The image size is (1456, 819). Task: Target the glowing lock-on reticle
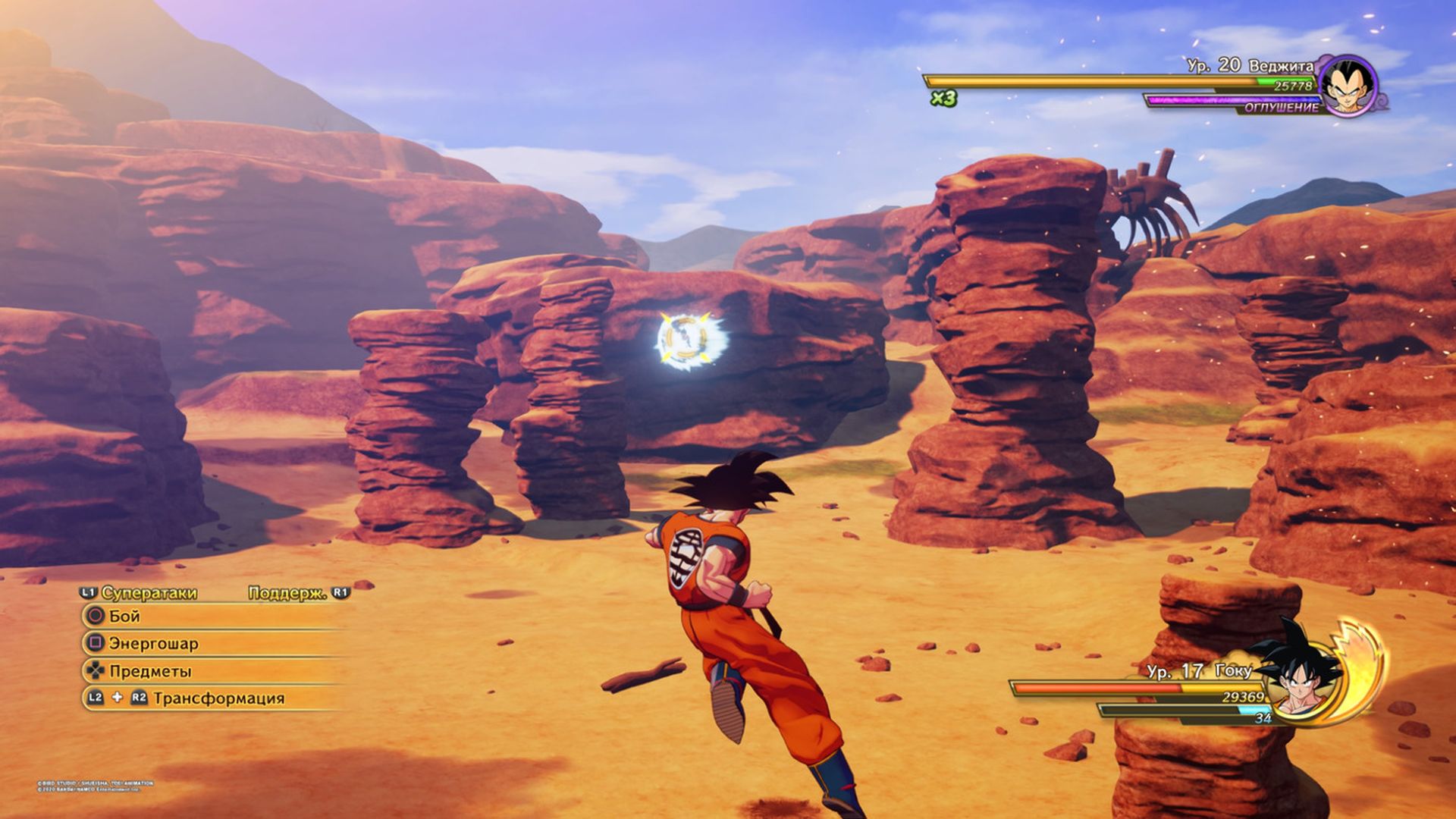pyautogui.click(x=685, y=340)
